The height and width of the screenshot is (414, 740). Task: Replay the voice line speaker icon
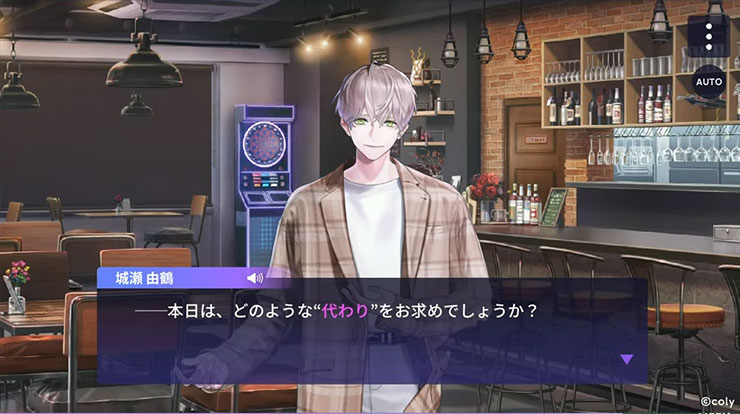pos(255,277)
